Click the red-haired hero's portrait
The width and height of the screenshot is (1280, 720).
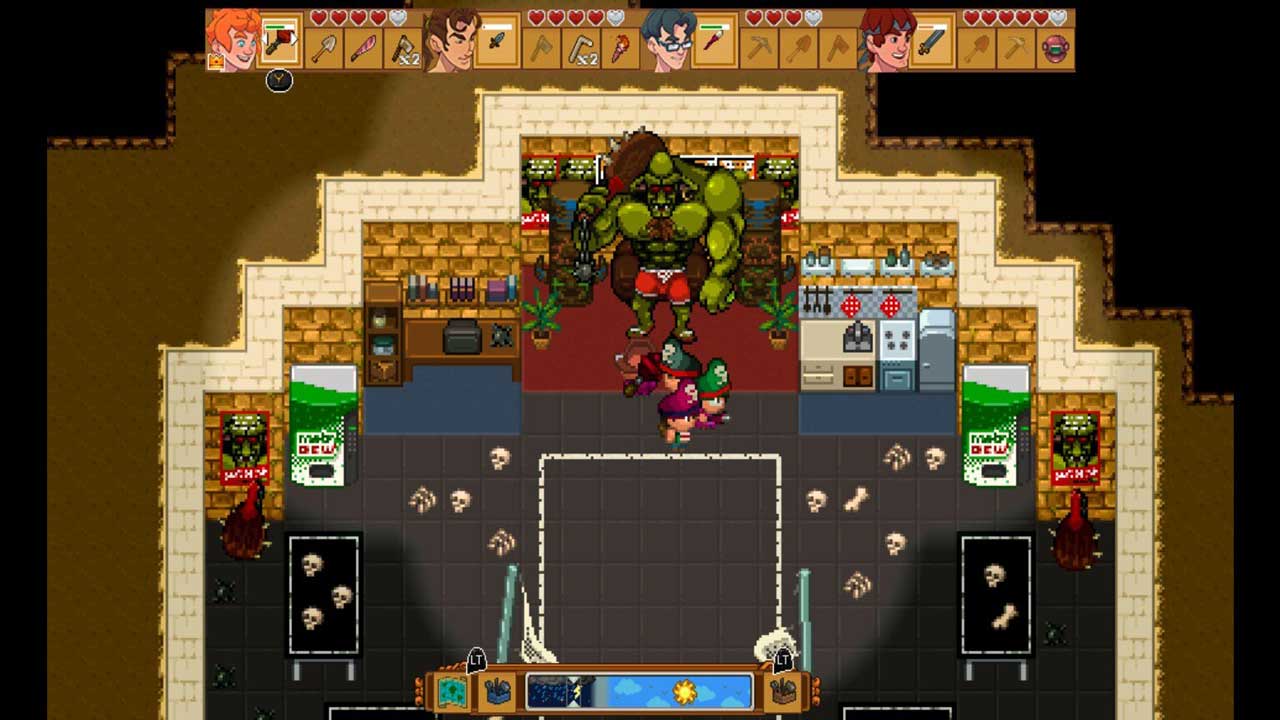coord(233,41)
